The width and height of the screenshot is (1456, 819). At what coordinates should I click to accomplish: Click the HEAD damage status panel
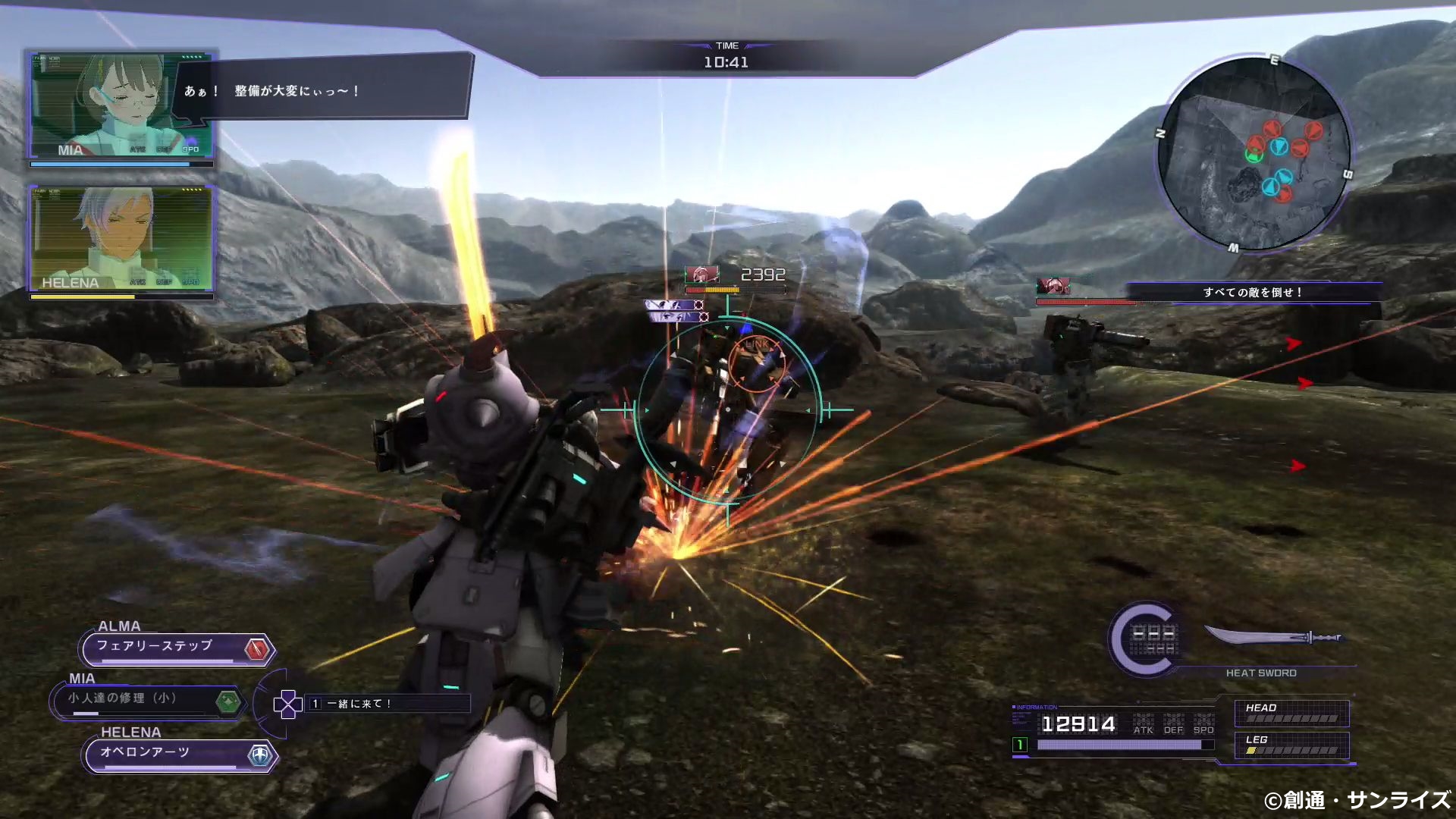[x=1291, y=713]
